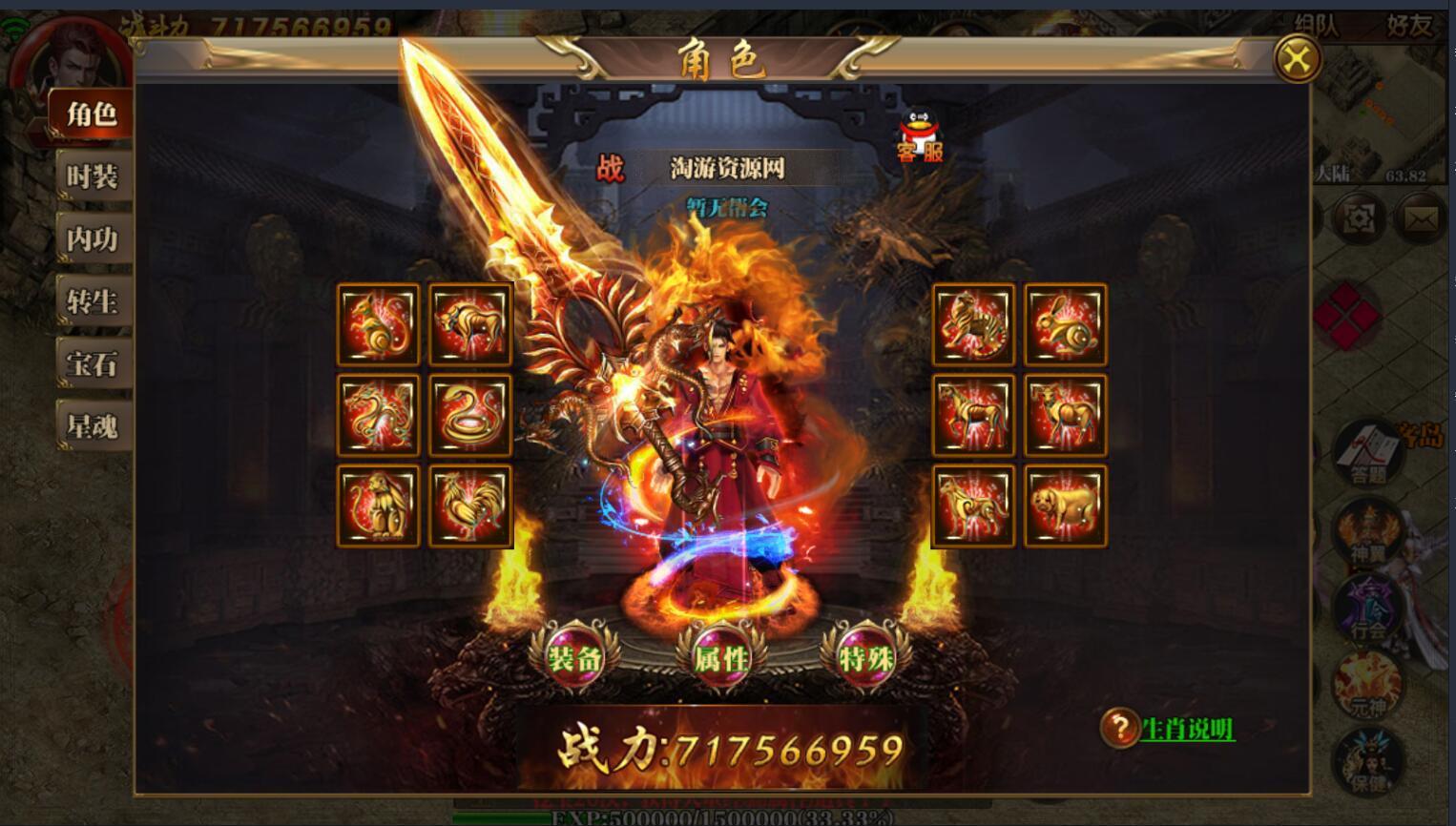The image size is (1456, 826).
Task: Select the 转生 tab
Action: click(93, 301)
